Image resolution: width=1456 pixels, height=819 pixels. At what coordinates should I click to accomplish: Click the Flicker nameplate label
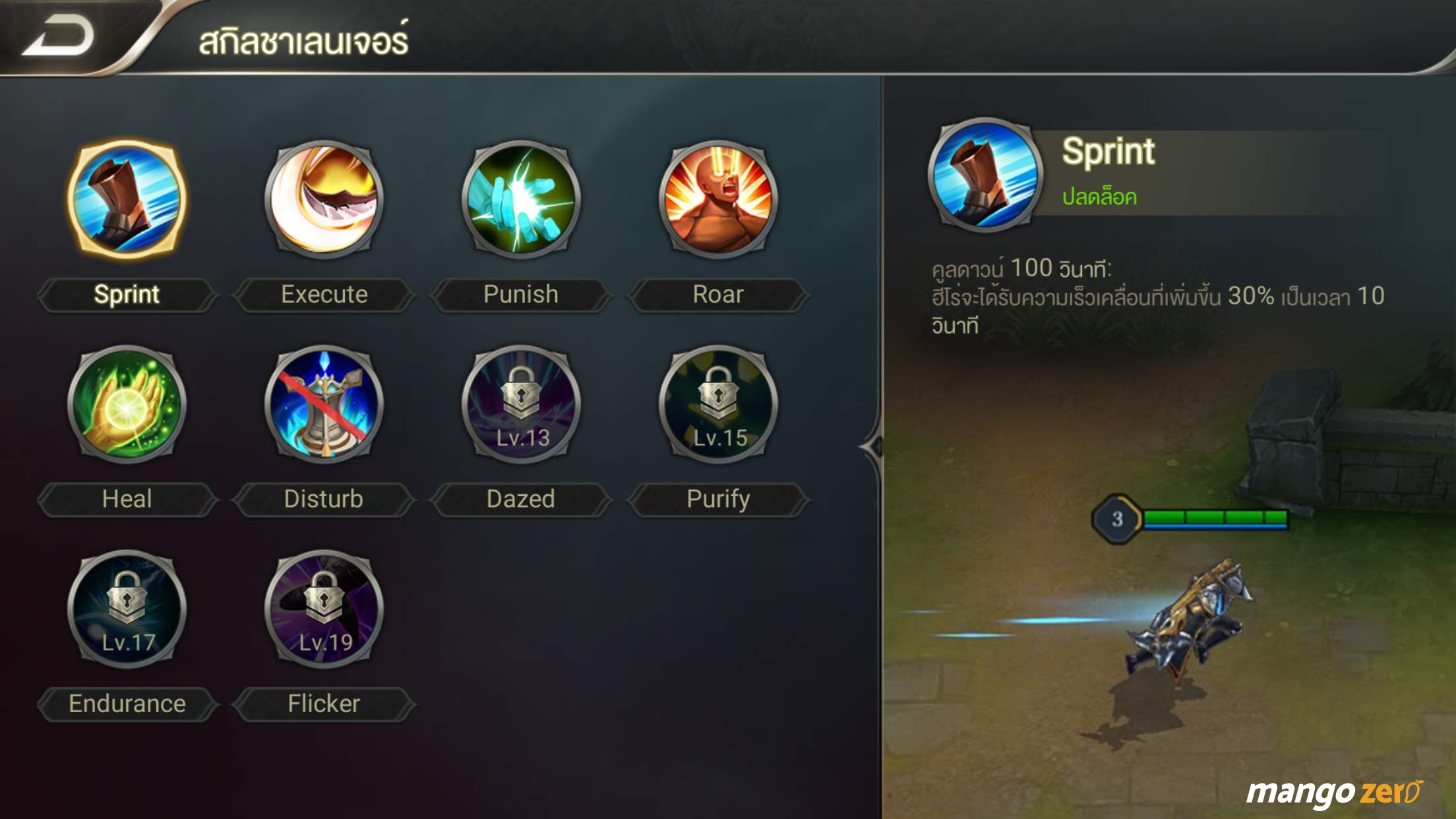[323, 704]
